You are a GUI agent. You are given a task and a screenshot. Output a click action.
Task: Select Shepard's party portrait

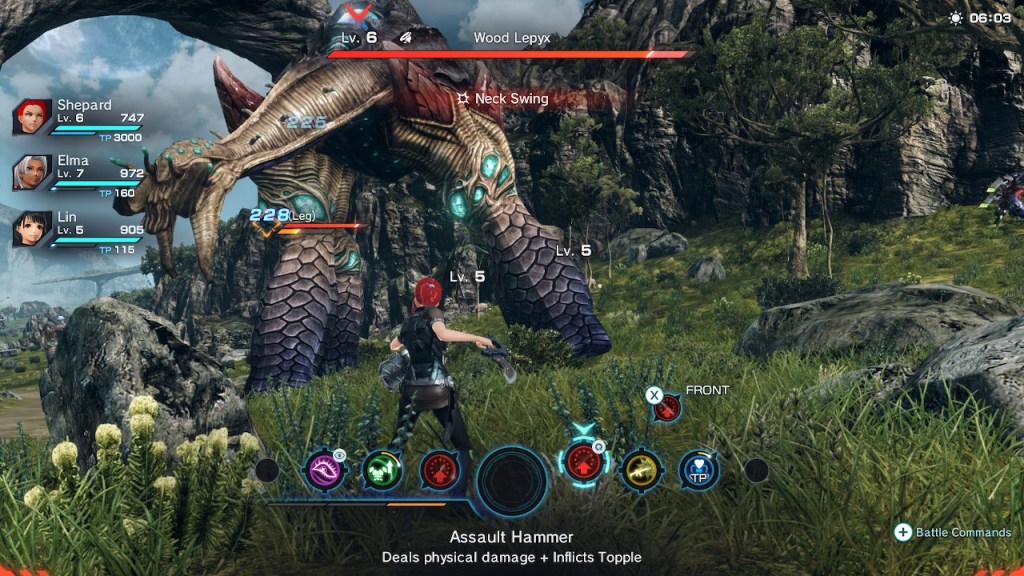pos(32,117)
